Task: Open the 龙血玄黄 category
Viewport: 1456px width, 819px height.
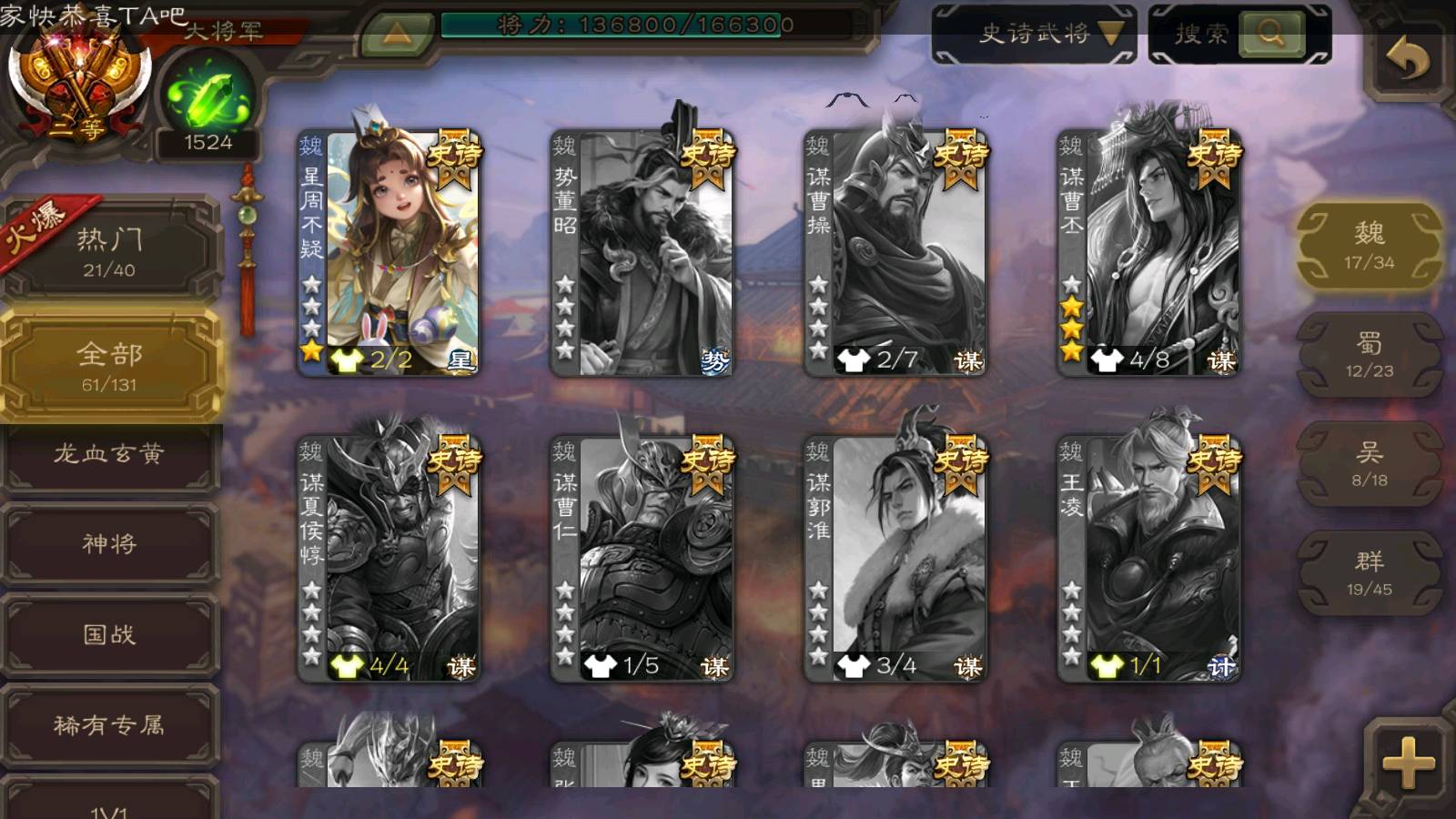Action: [109, 453]
